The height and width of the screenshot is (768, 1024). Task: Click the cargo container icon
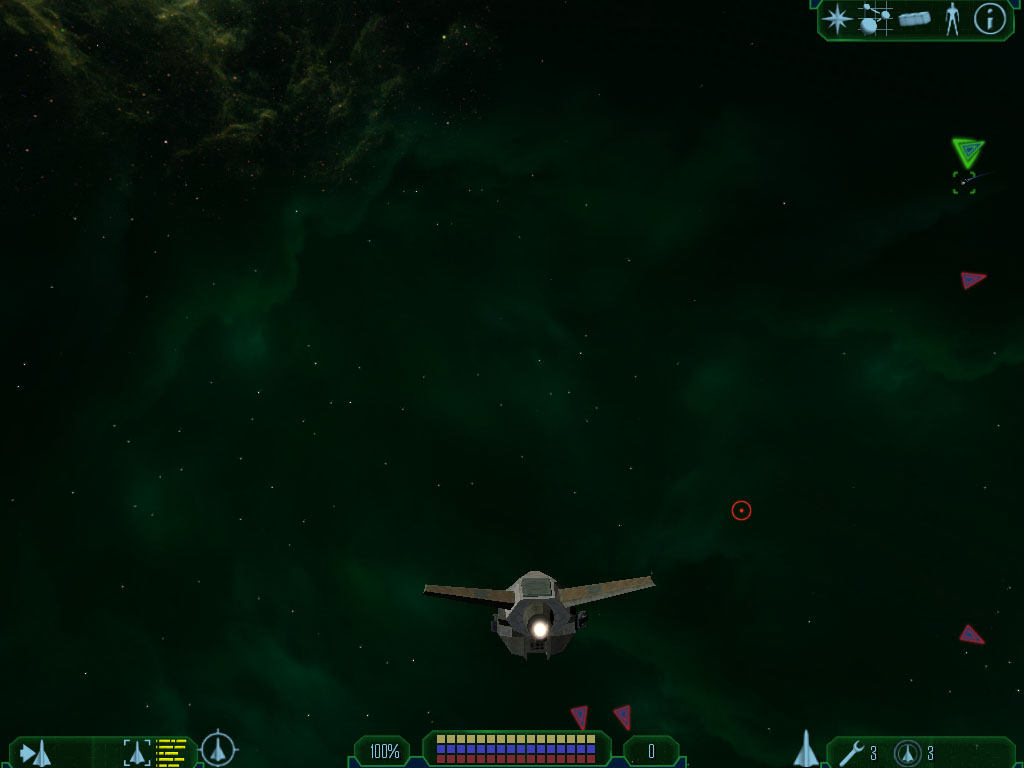(x=915, y=19)
